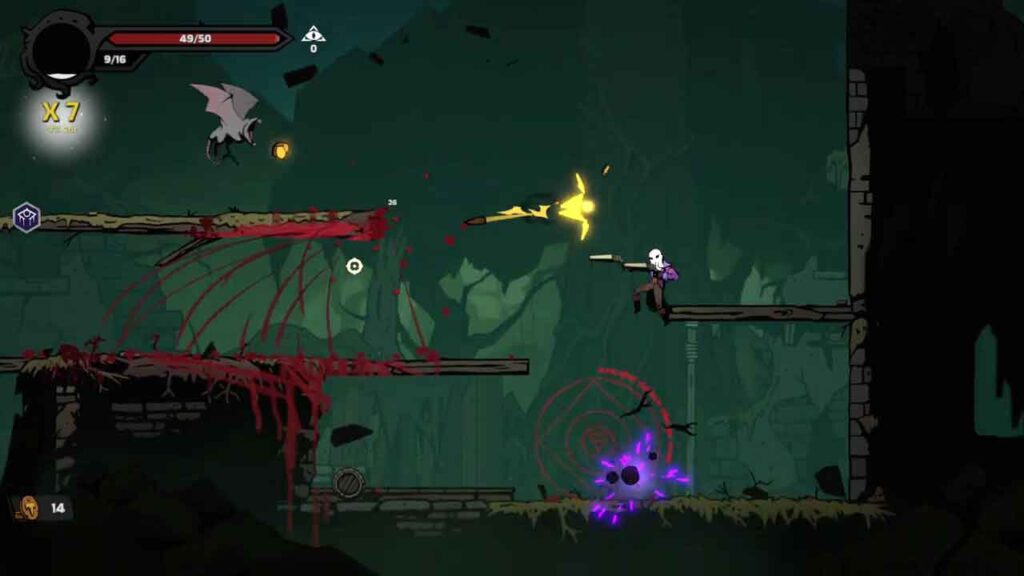Click the gold skull coin icon
Image resolution: width=1024 pixels, height=576 pixels.
31,508
